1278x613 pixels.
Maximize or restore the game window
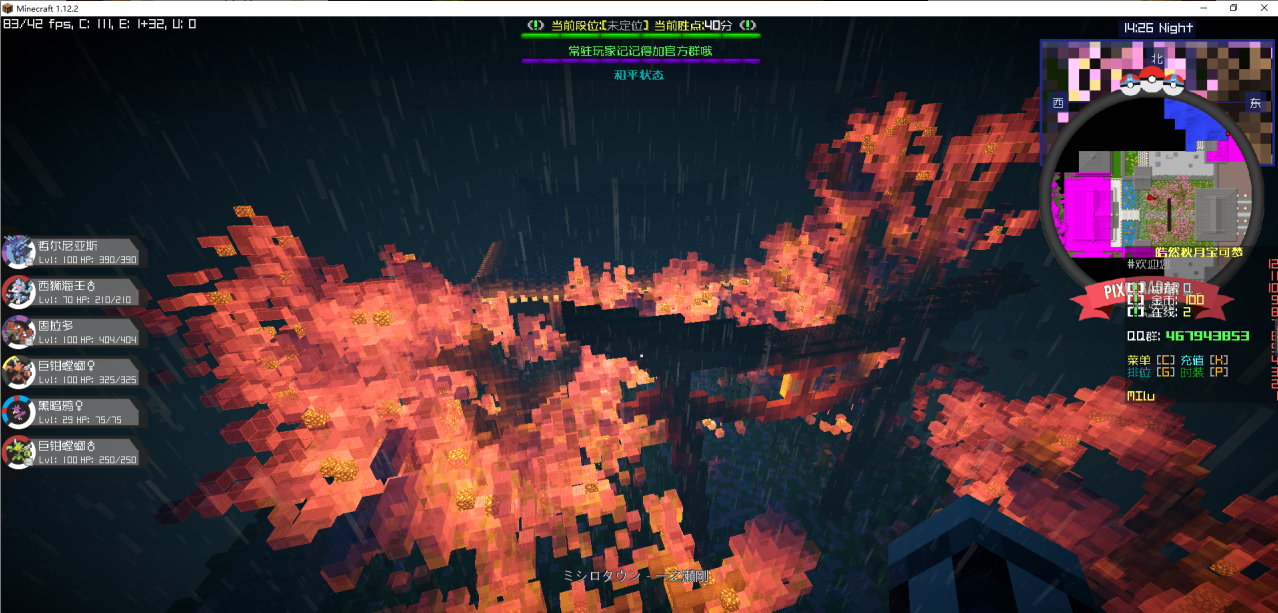tap(1233, 8)
